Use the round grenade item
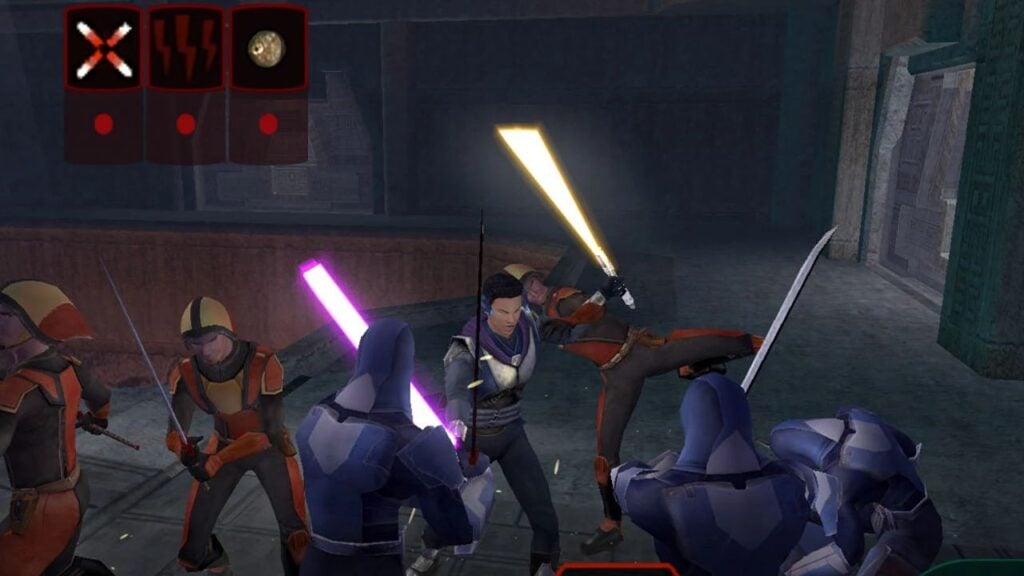 pyautogui.click(x=268, y=49)
